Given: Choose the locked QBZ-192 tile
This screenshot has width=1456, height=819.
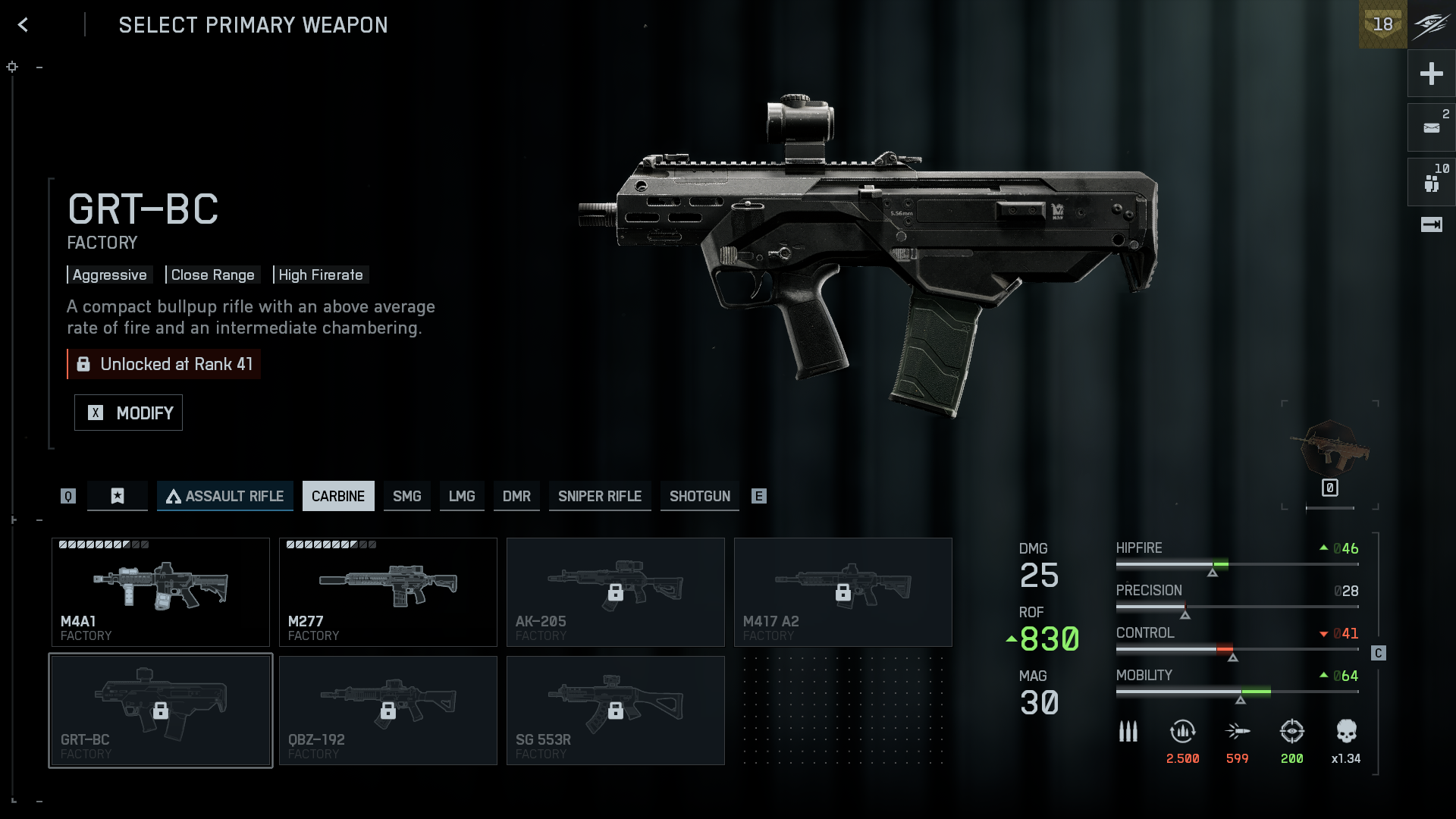Looking at the screenshot, I should tap(388, 711).
